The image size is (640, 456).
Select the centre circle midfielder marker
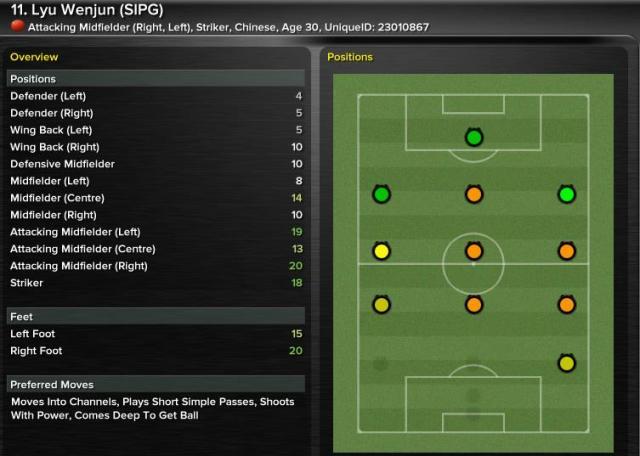coord(473,251)
